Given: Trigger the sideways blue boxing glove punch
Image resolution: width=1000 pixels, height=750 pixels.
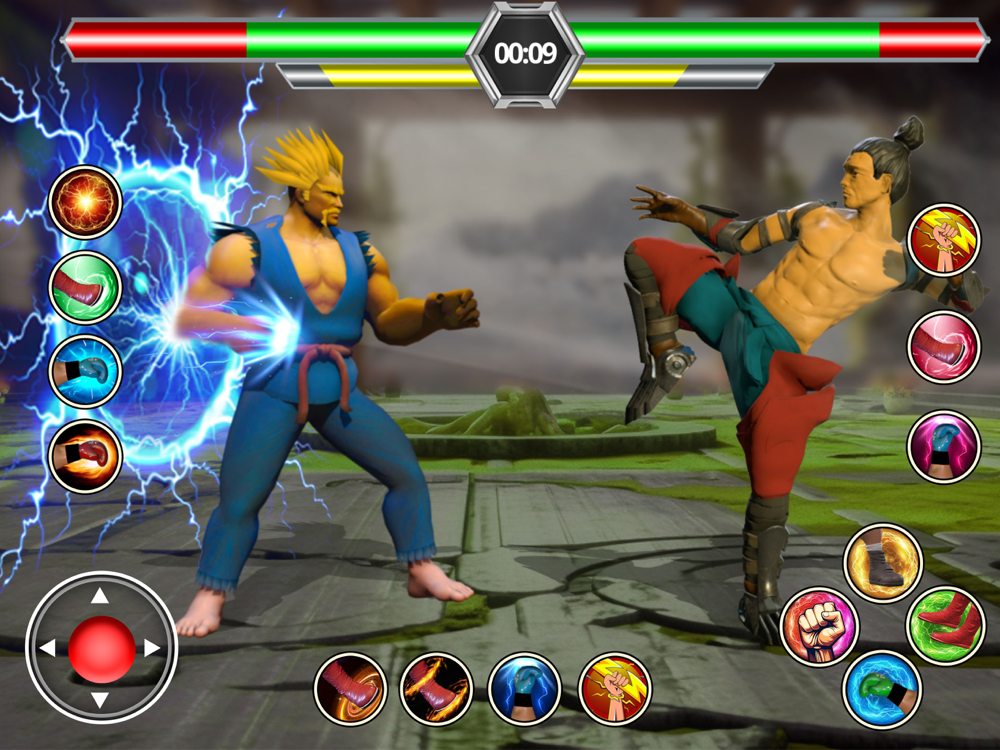Looking at the screenshot, I should coord(85,372).
